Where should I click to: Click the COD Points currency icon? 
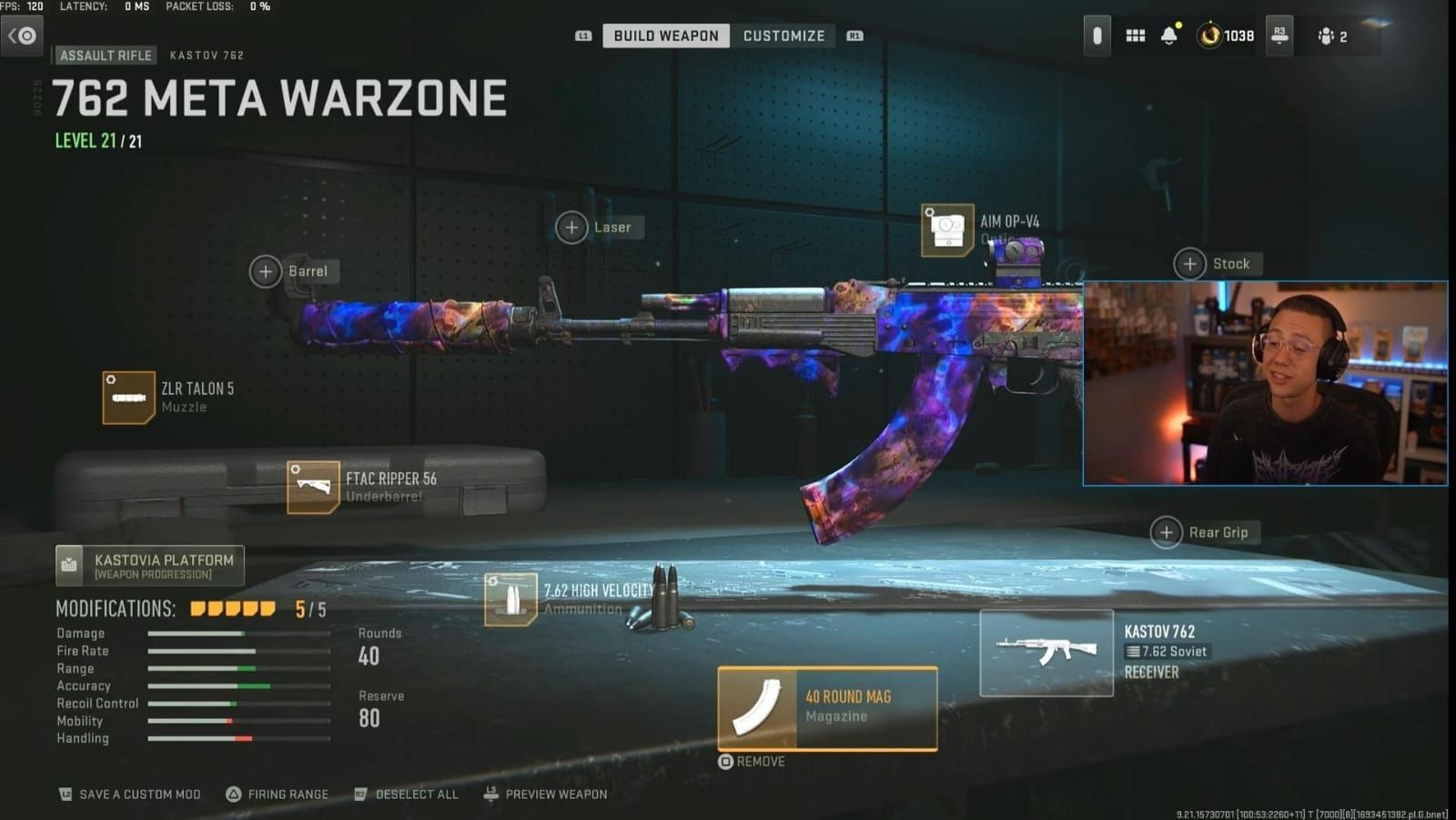pos(1210,35)
